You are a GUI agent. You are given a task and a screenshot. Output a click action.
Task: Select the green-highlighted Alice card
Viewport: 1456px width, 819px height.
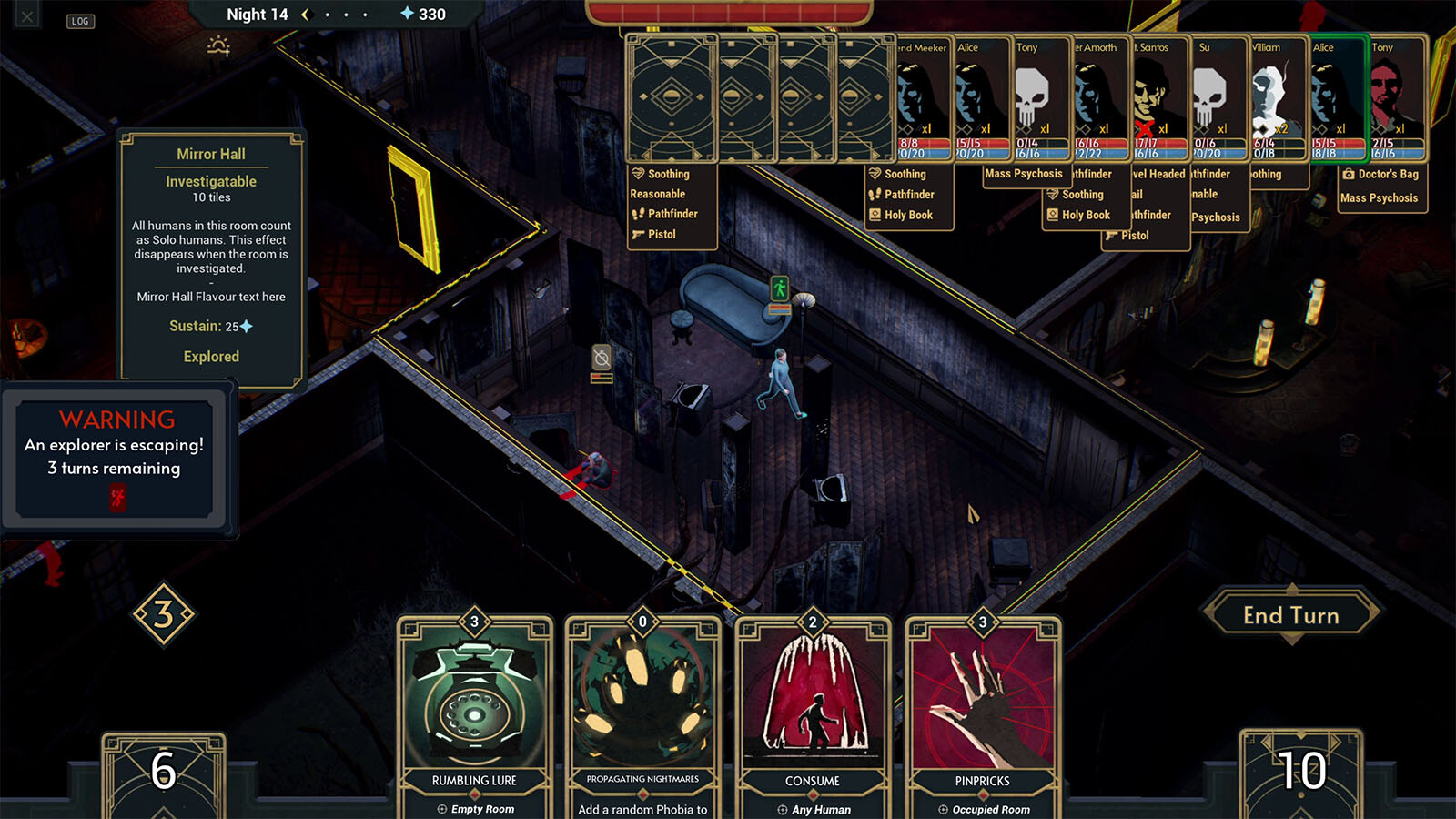tap(1338, 98)
